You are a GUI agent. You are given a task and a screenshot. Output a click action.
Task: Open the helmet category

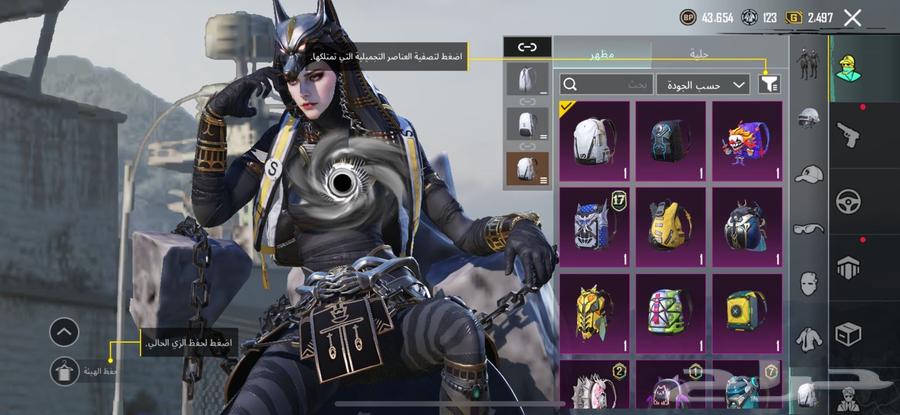808,118
